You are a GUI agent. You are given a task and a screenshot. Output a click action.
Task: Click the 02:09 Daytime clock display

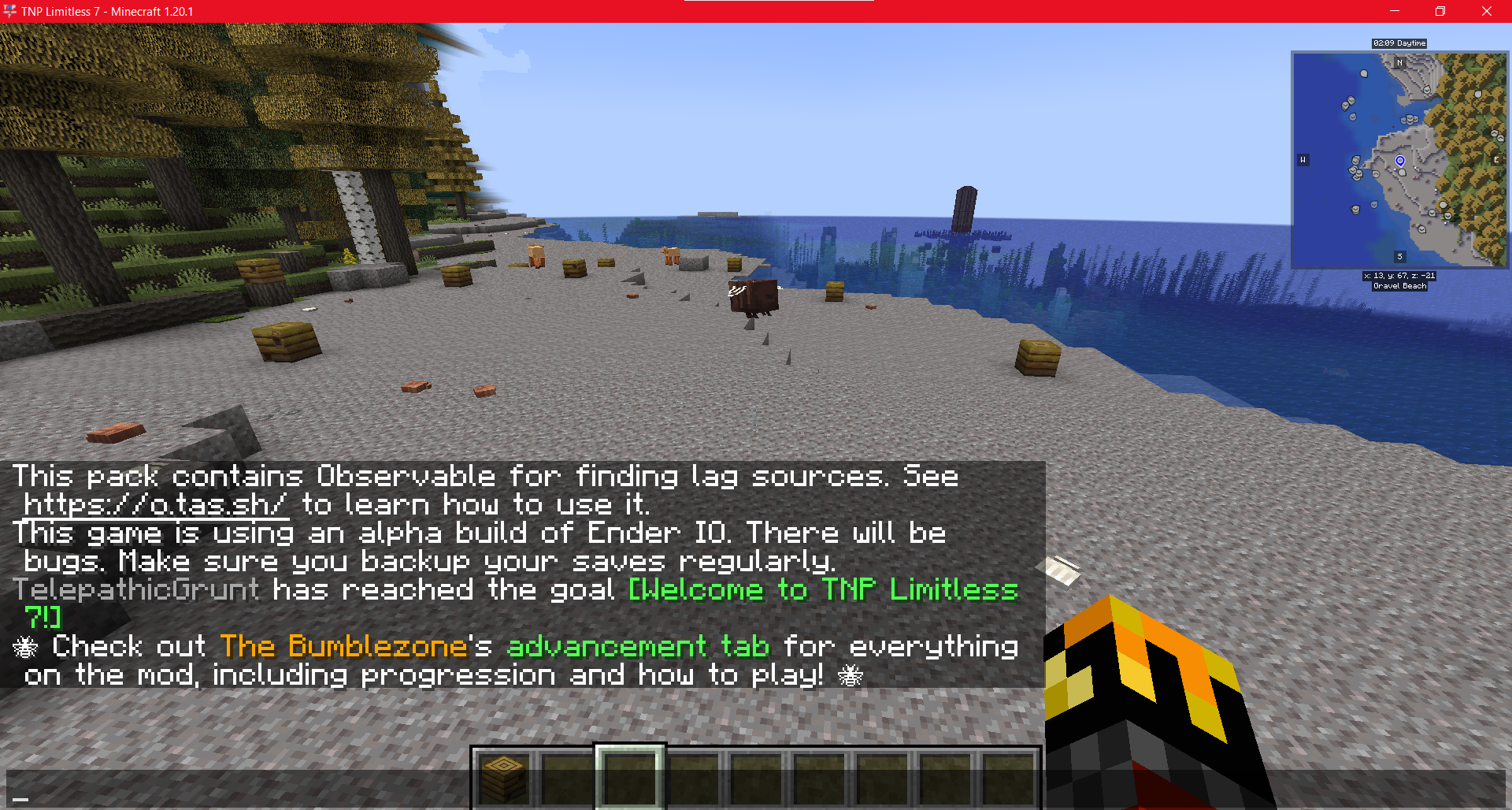point(1401,43)
